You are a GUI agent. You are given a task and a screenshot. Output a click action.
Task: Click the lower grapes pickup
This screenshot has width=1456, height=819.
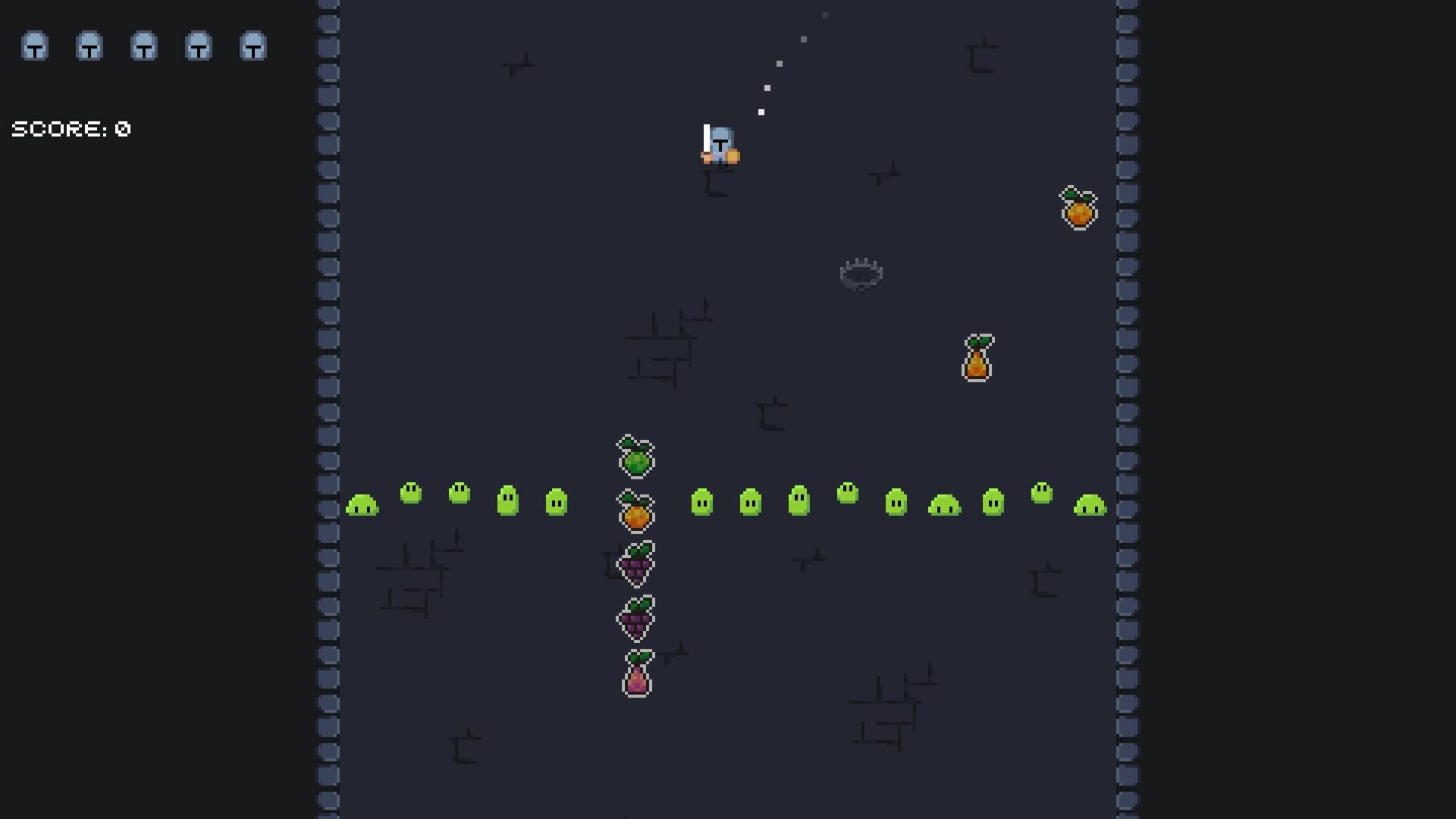click(x=635, y=618)
